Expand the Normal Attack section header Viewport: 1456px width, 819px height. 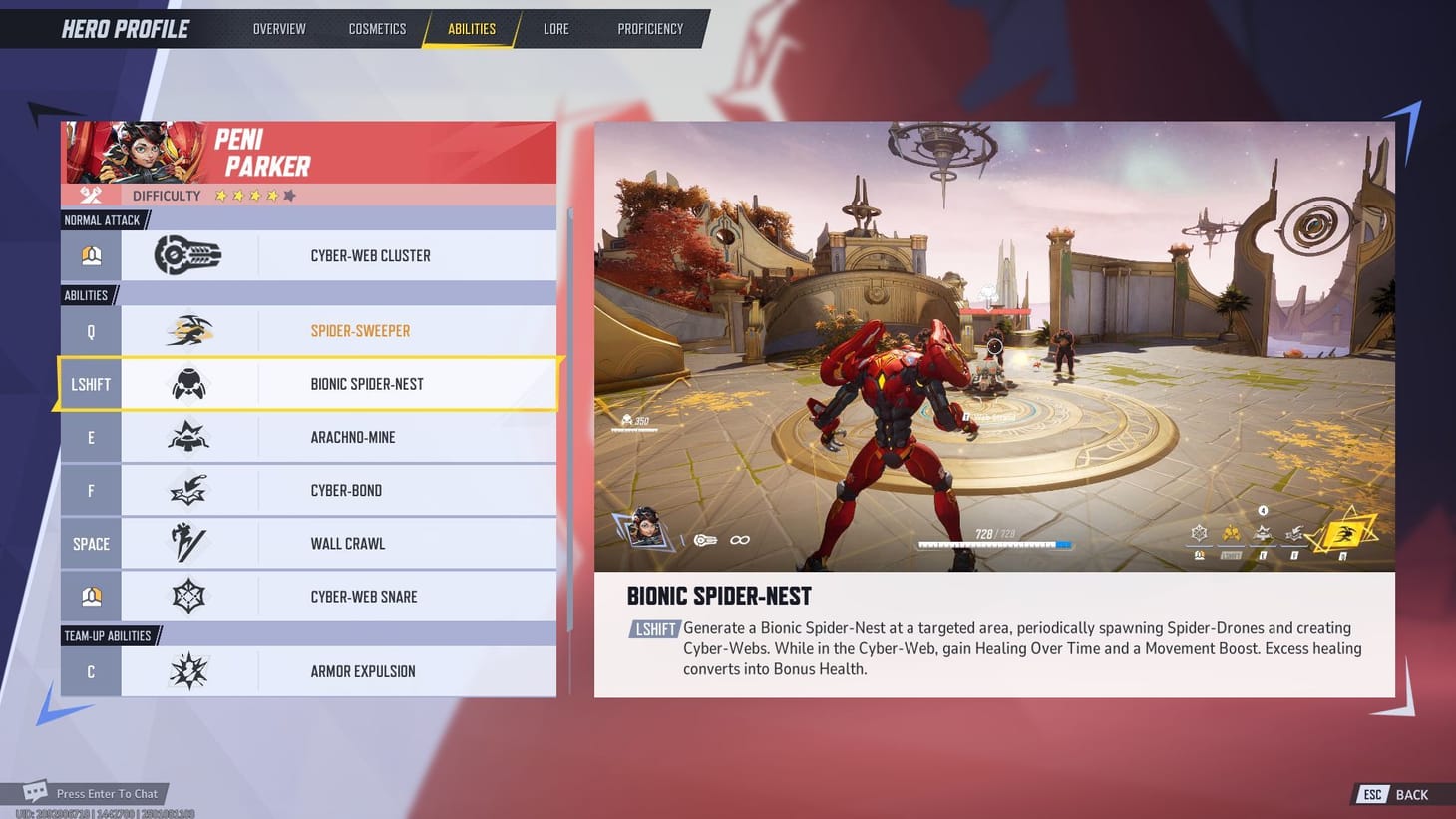pos(102,219)
